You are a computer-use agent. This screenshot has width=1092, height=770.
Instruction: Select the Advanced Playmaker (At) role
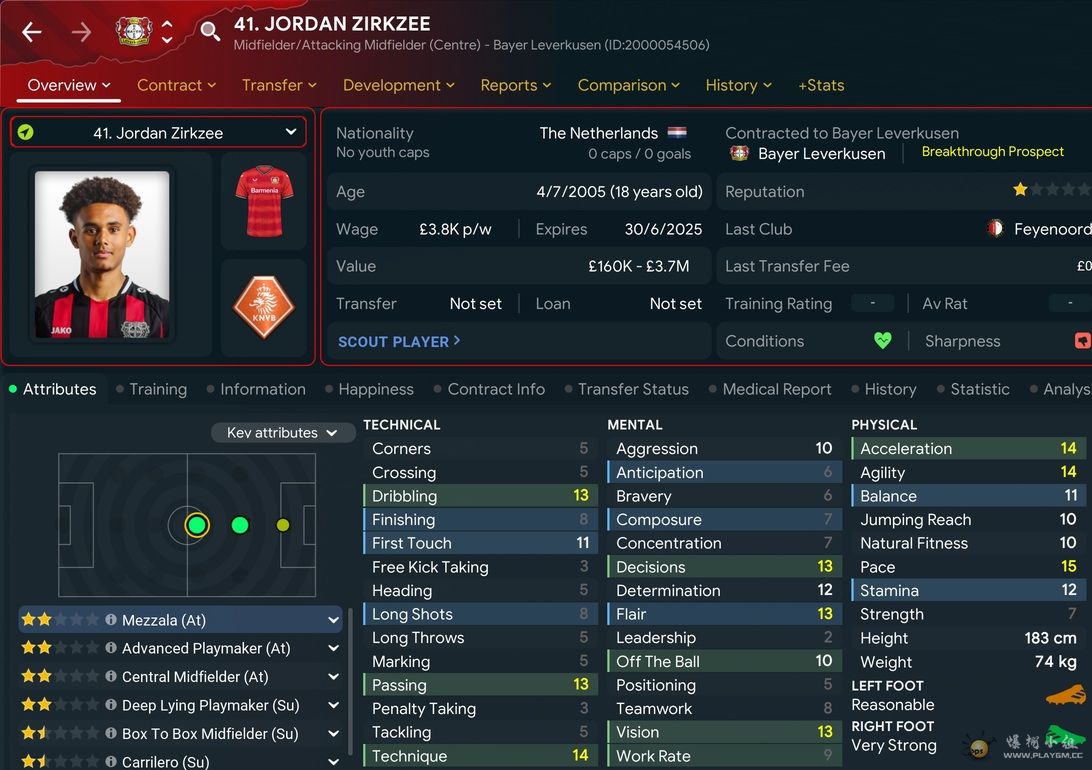tap(206, 648)
